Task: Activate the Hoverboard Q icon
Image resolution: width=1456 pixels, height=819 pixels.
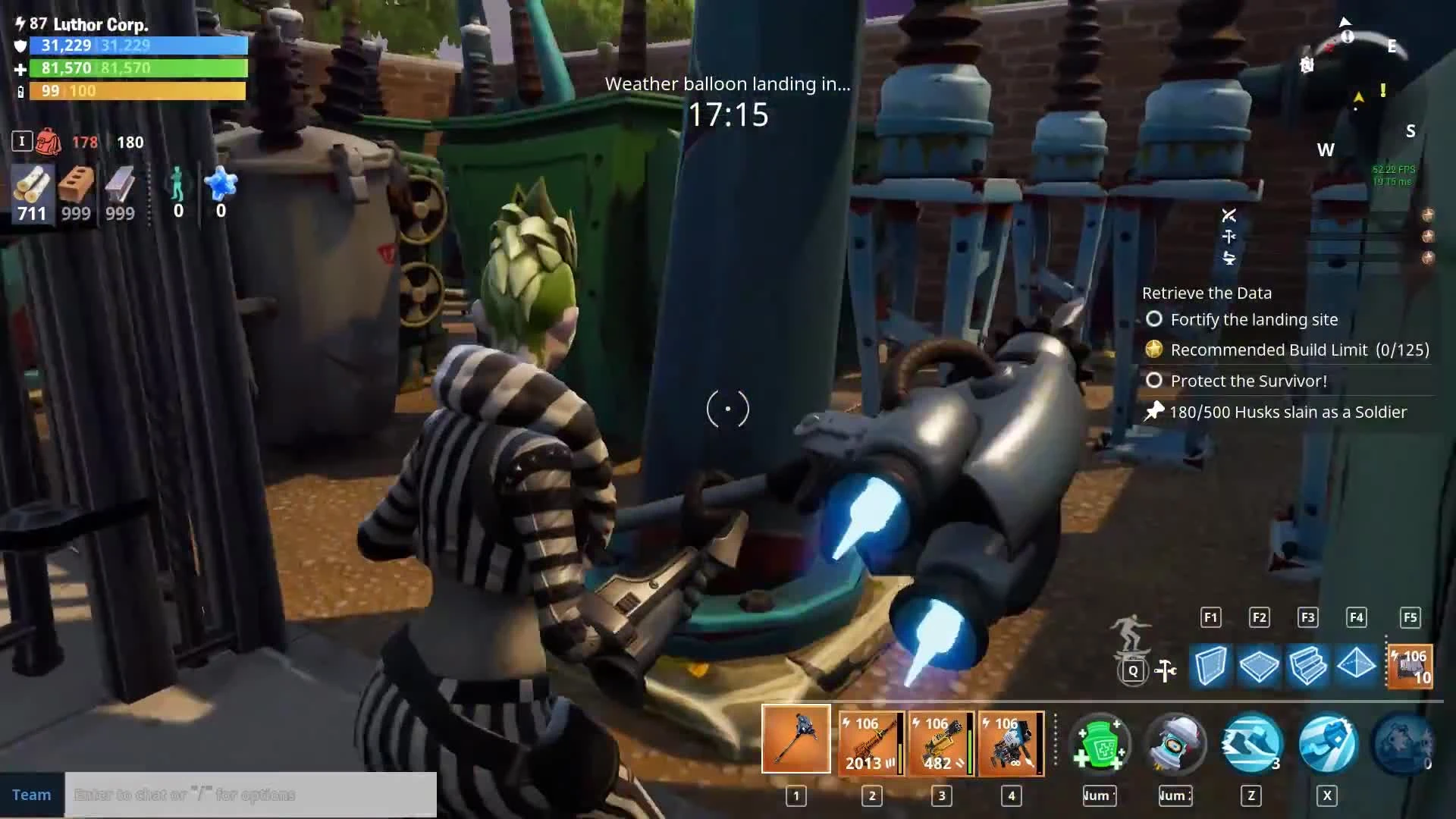Action: (x=1134, y=670)
